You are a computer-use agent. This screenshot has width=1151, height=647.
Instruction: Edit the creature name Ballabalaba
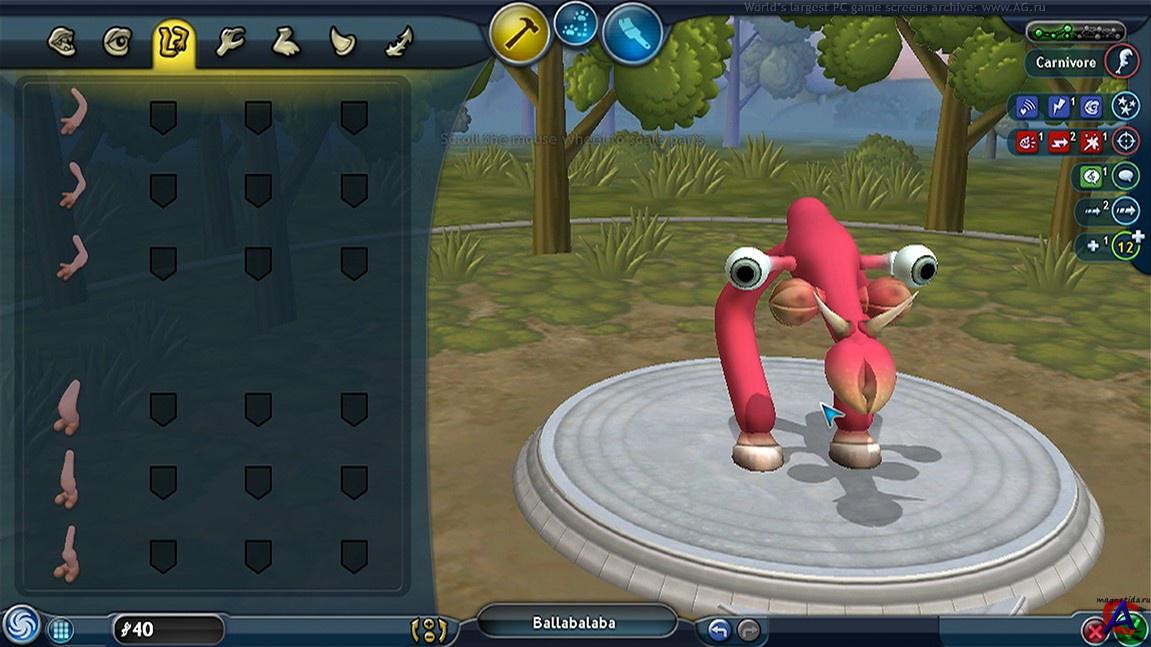click(x=574, y=623)
